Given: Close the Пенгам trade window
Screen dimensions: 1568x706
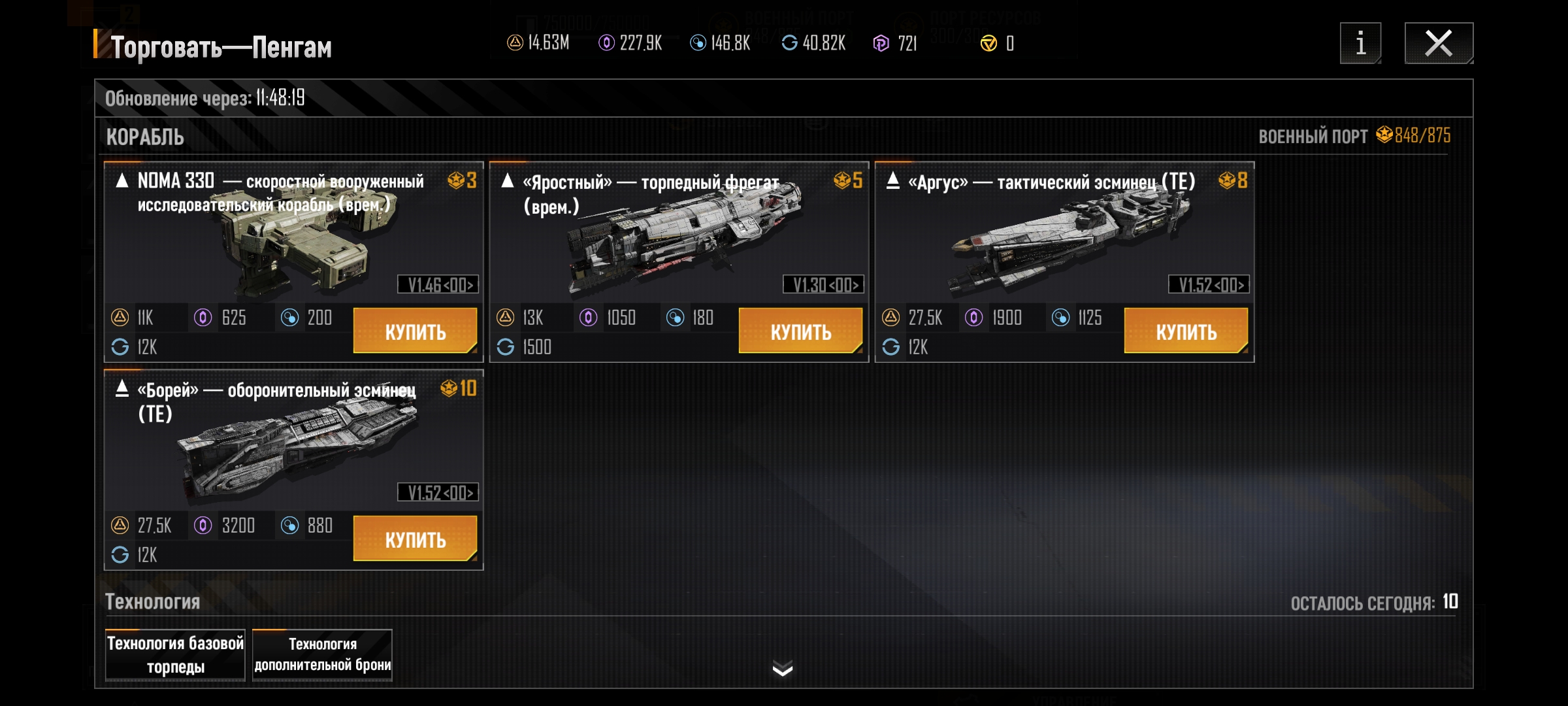Looking at the screenshot, I should [x=1439, y=44].
